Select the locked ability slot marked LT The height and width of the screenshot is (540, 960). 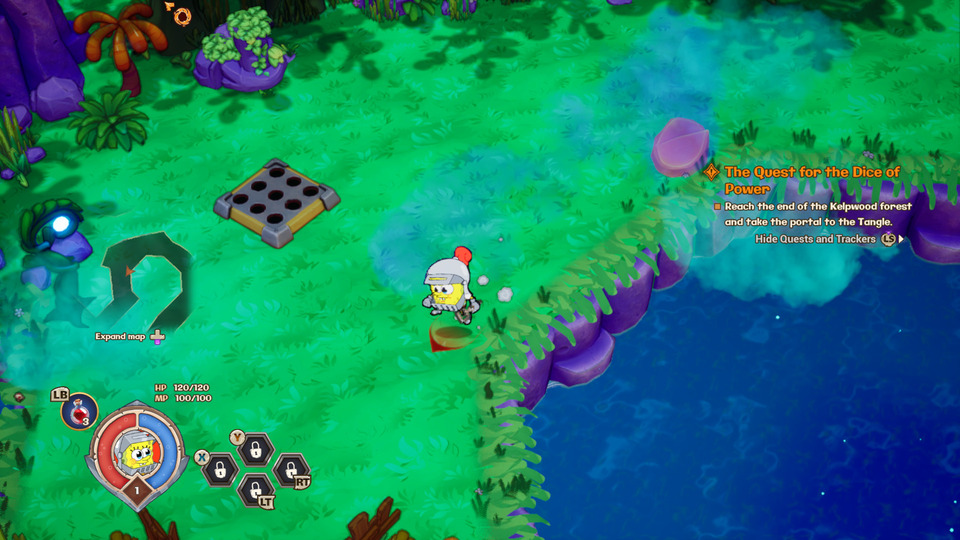(256, 490)
